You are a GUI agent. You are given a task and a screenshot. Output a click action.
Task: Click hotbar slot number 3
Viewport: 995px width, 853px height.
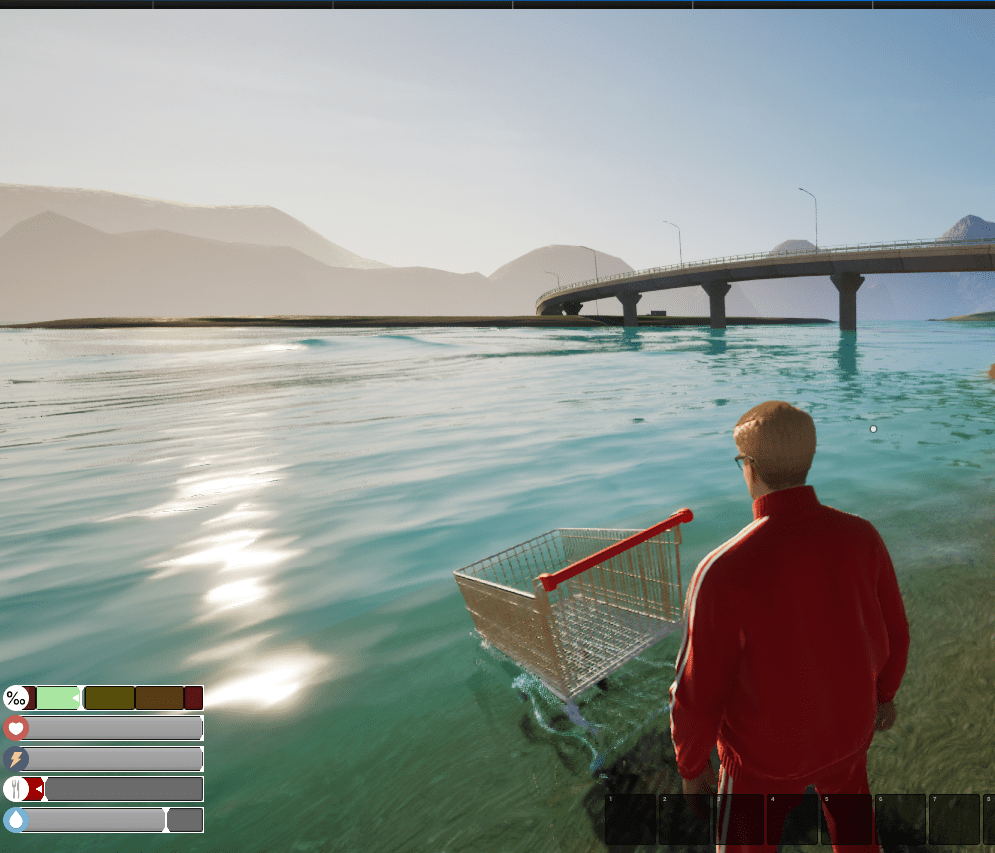pyautogui.click(x=738, y=819)
